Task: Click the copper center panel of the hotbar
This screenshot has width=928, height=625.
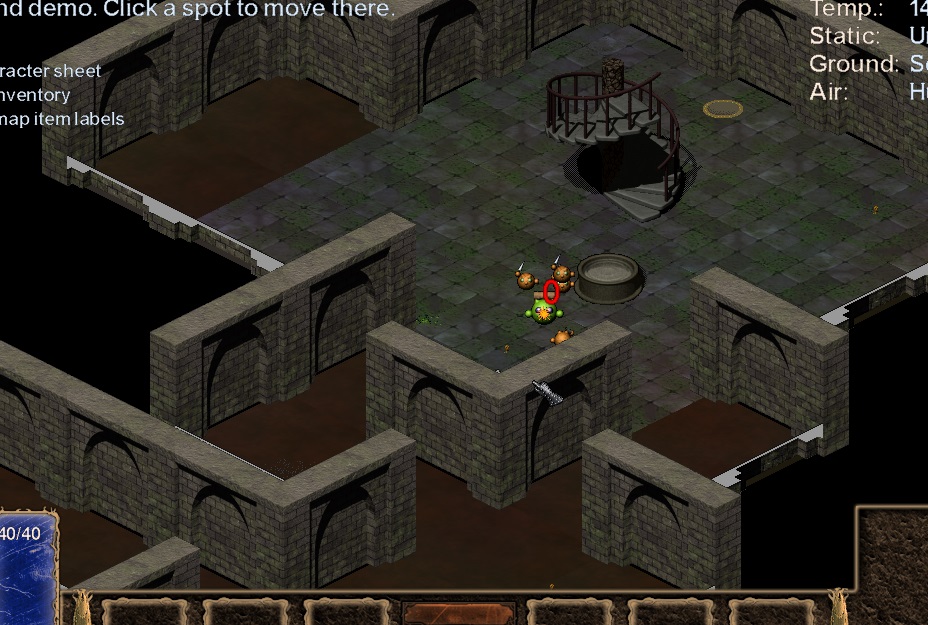Action: (459, 613)
